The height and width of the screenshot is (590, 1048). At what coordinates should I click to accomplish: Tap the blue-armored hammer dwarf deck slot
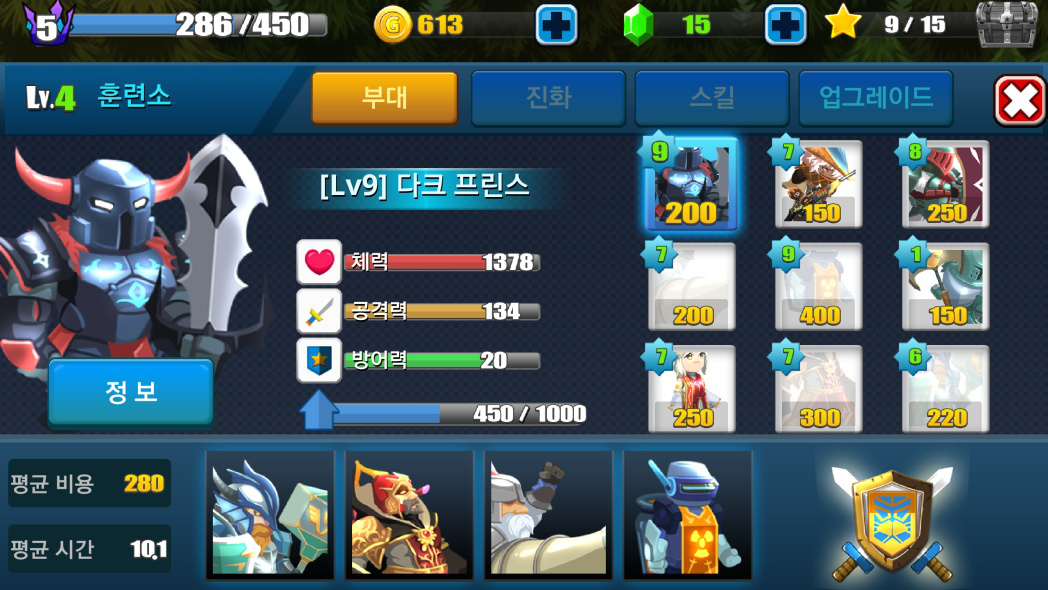pyautogui.click(x=270, y=514)
